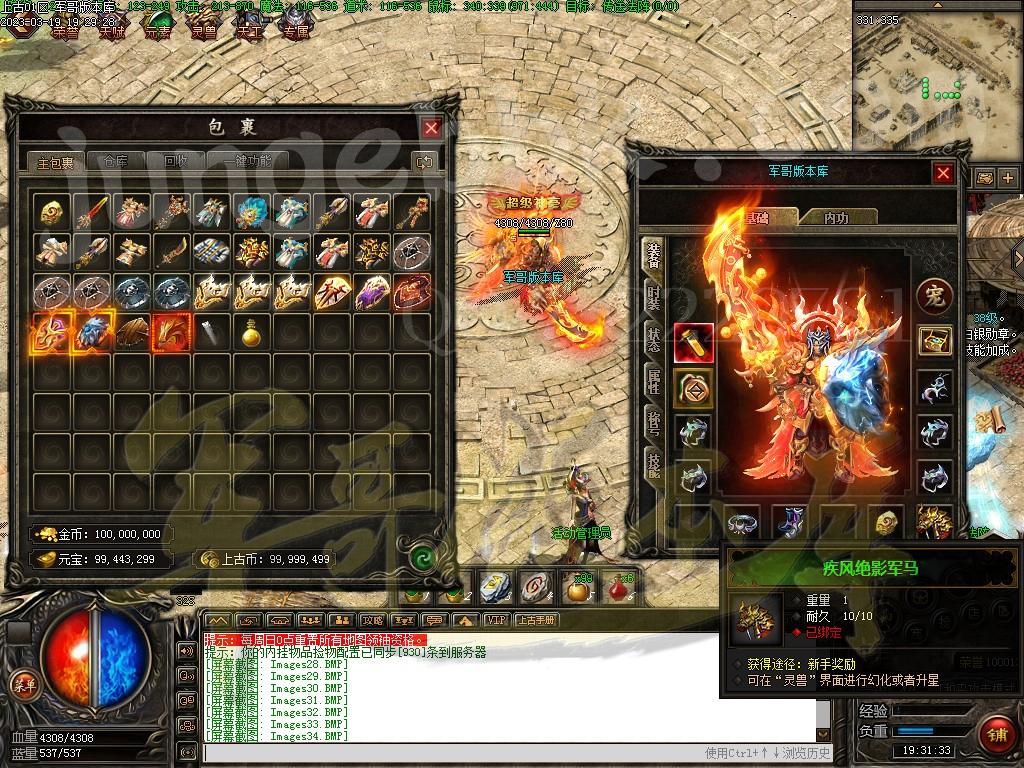Image resolution: width=1024 pixels, height=768 pixels.
Task: Click the 菜单 menu button by the orb
Action: (x=22, y=683)
